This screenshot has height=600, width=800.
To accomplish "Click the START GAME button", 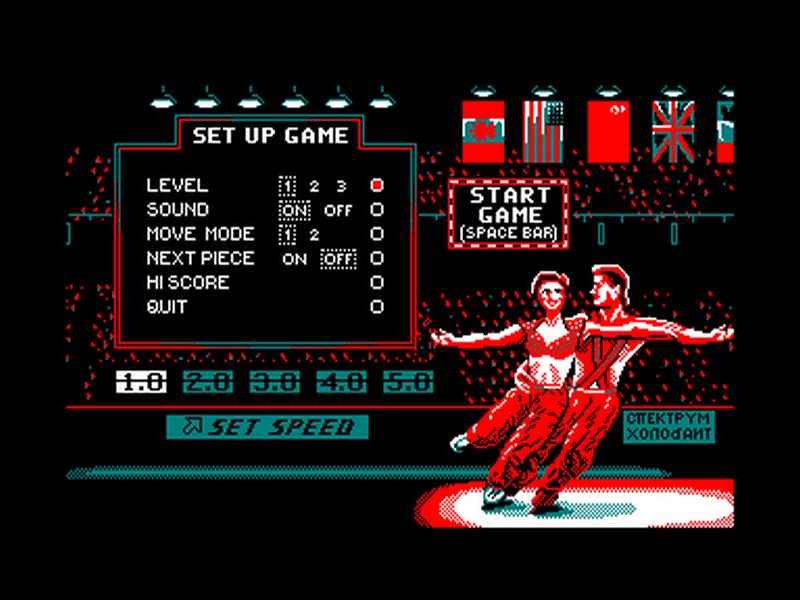I will pos(509,214).
